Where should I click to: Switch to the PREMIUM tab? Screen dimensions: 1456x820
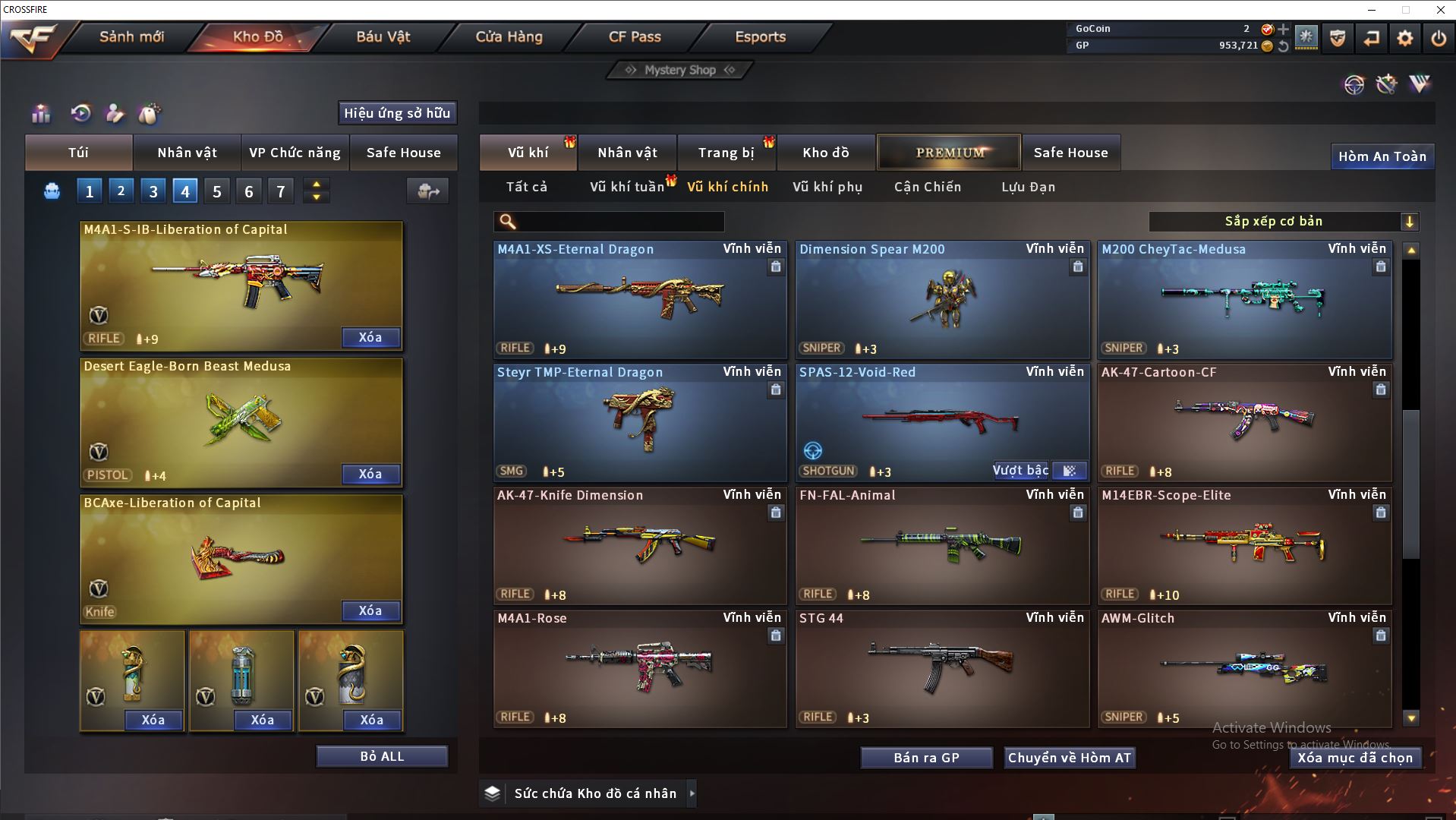[x=949, y=153]
